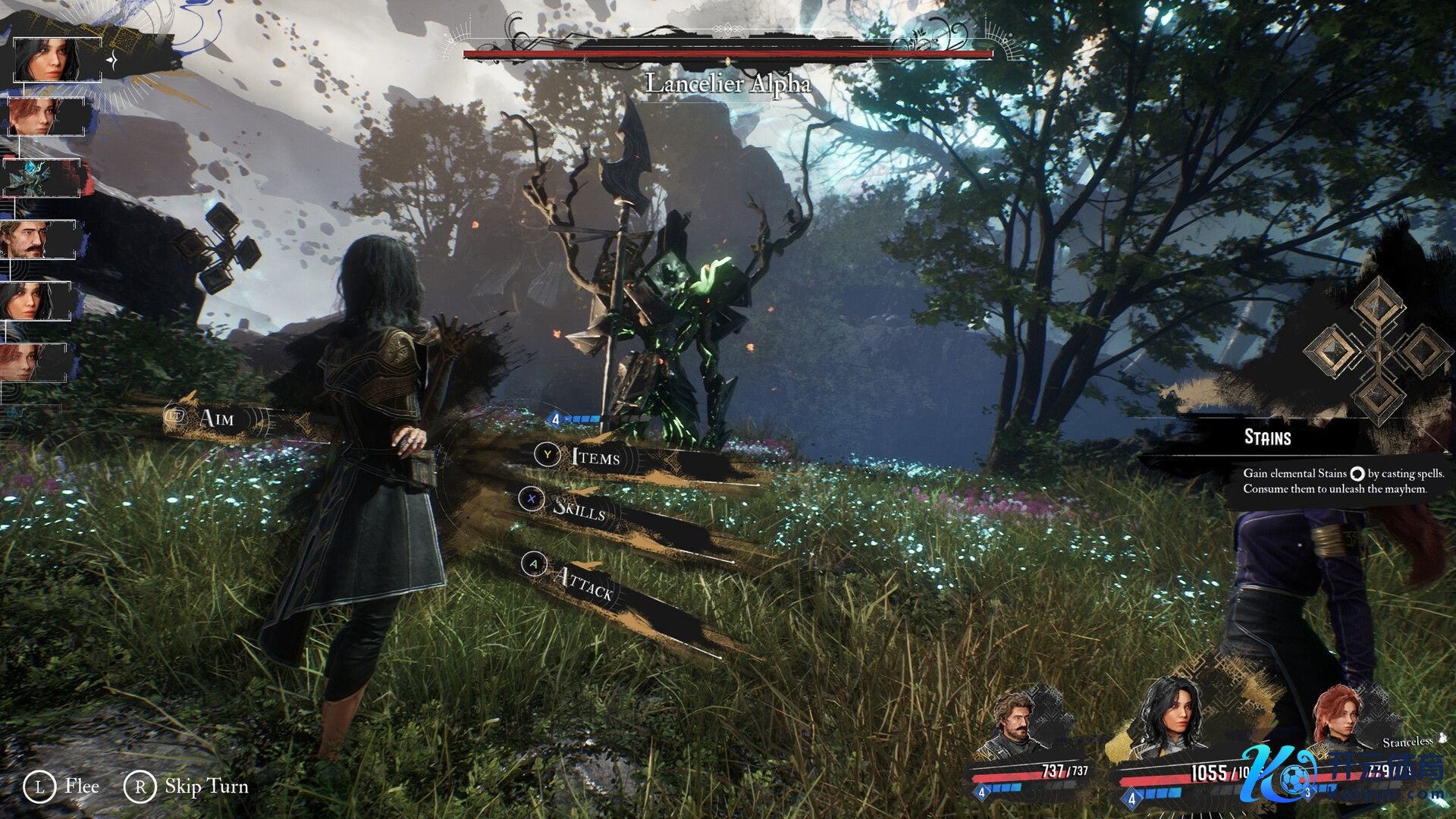Select dark-haired party member's portrait with 1055 HP
The height and width of the screenshot is (819, 1456).
(x=1172, y=717)
